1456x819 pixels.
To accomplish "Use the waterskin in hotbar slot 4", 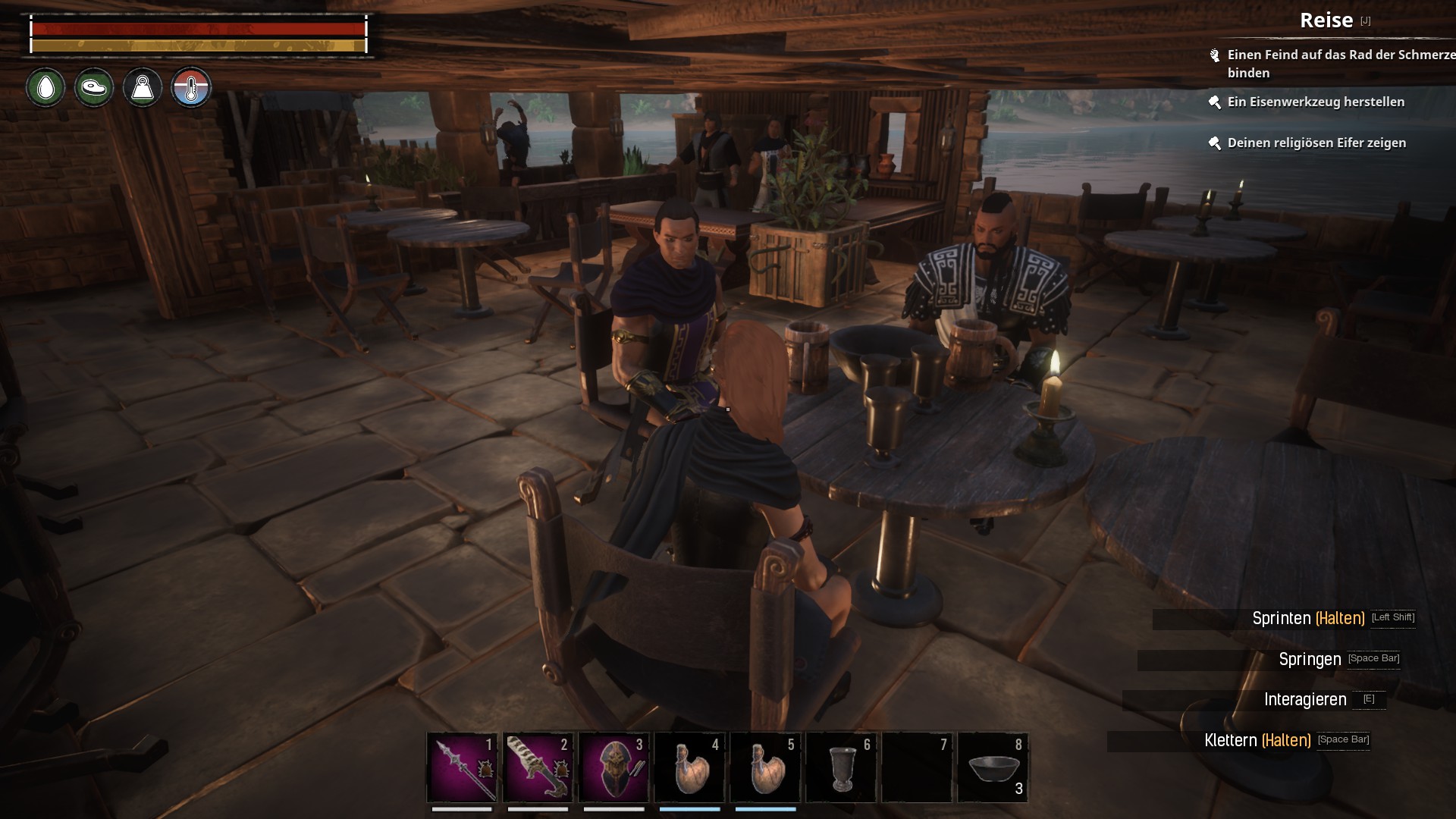I will [x=689, y=767].
